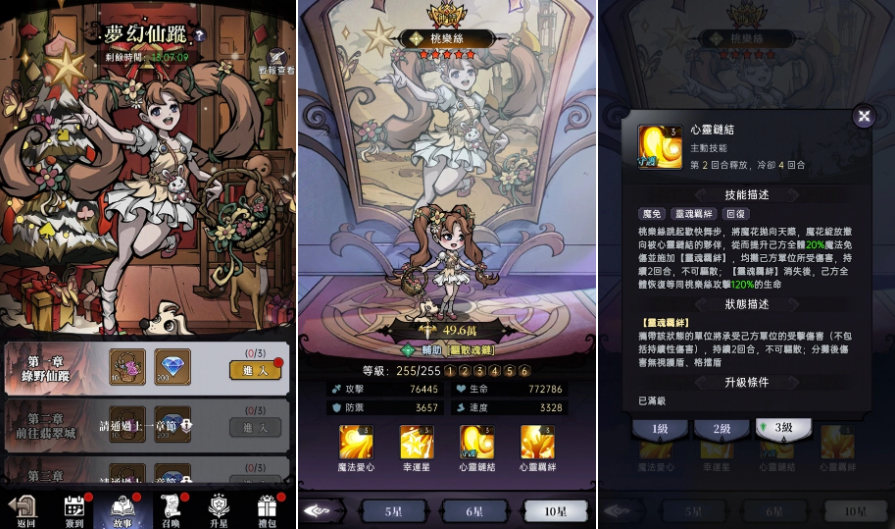This screenshot has width=895, height=529.
Task: Open the 禮包 gift pack tab
Action: [266, 509]
